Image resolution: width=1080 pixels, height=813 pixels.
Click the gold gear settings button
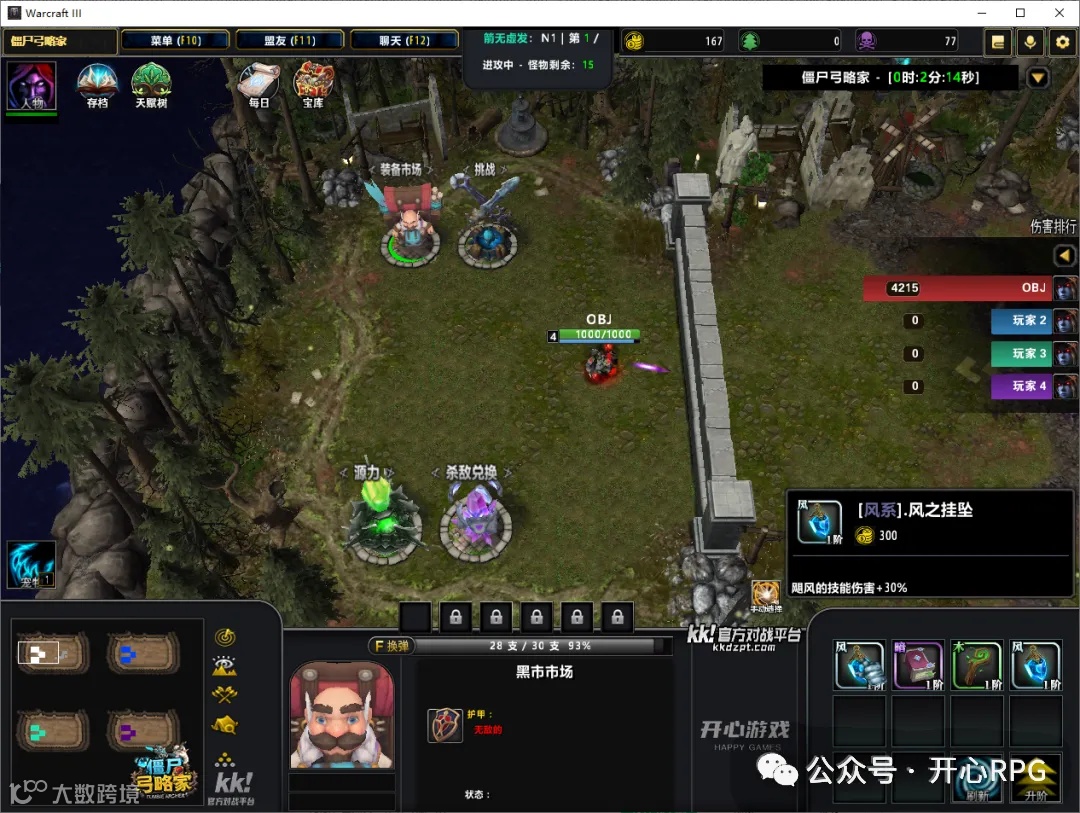(x=1062, y=42)
